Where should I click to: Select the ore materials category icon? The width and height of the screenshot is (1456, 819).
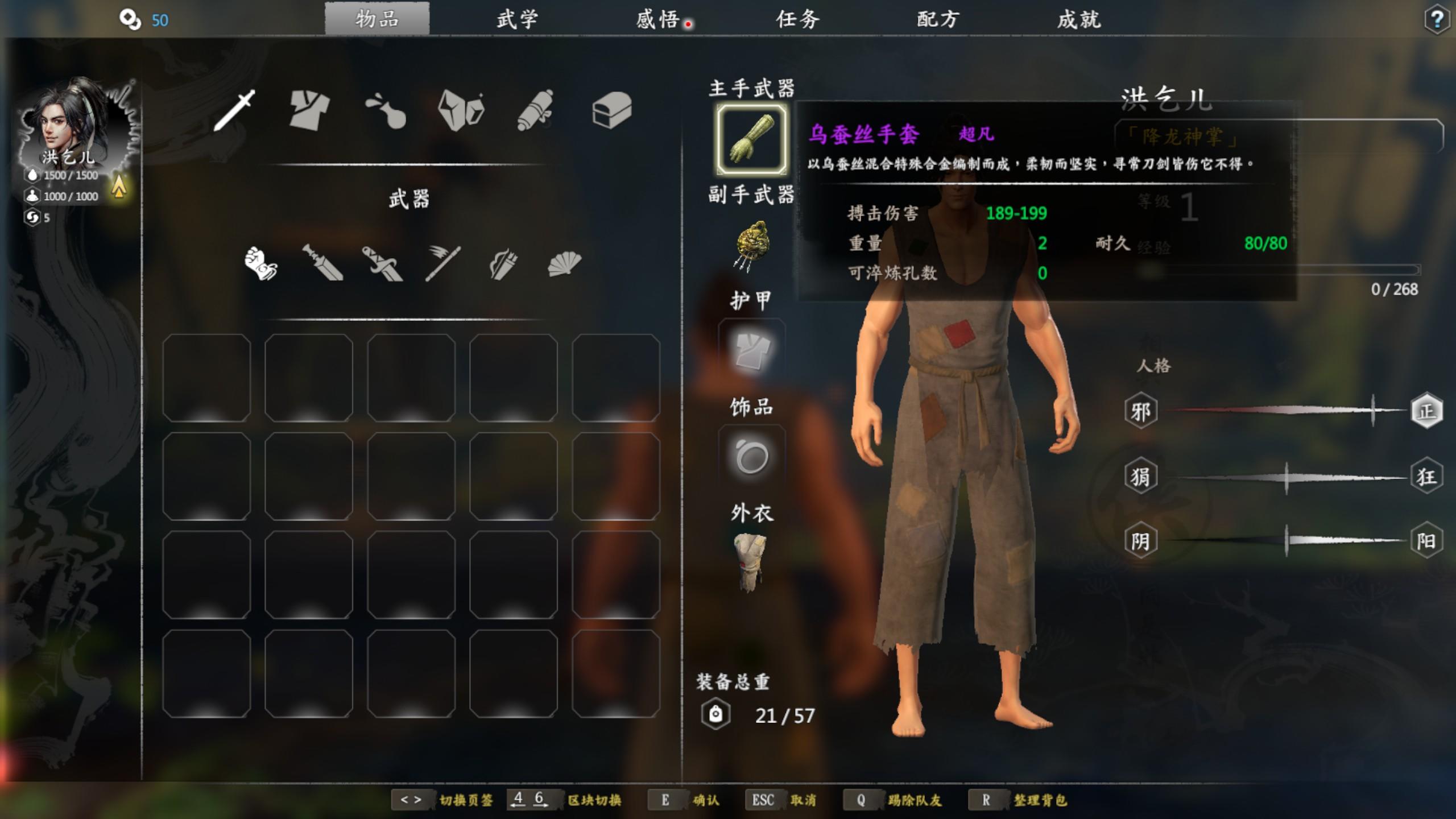[461, 110]
